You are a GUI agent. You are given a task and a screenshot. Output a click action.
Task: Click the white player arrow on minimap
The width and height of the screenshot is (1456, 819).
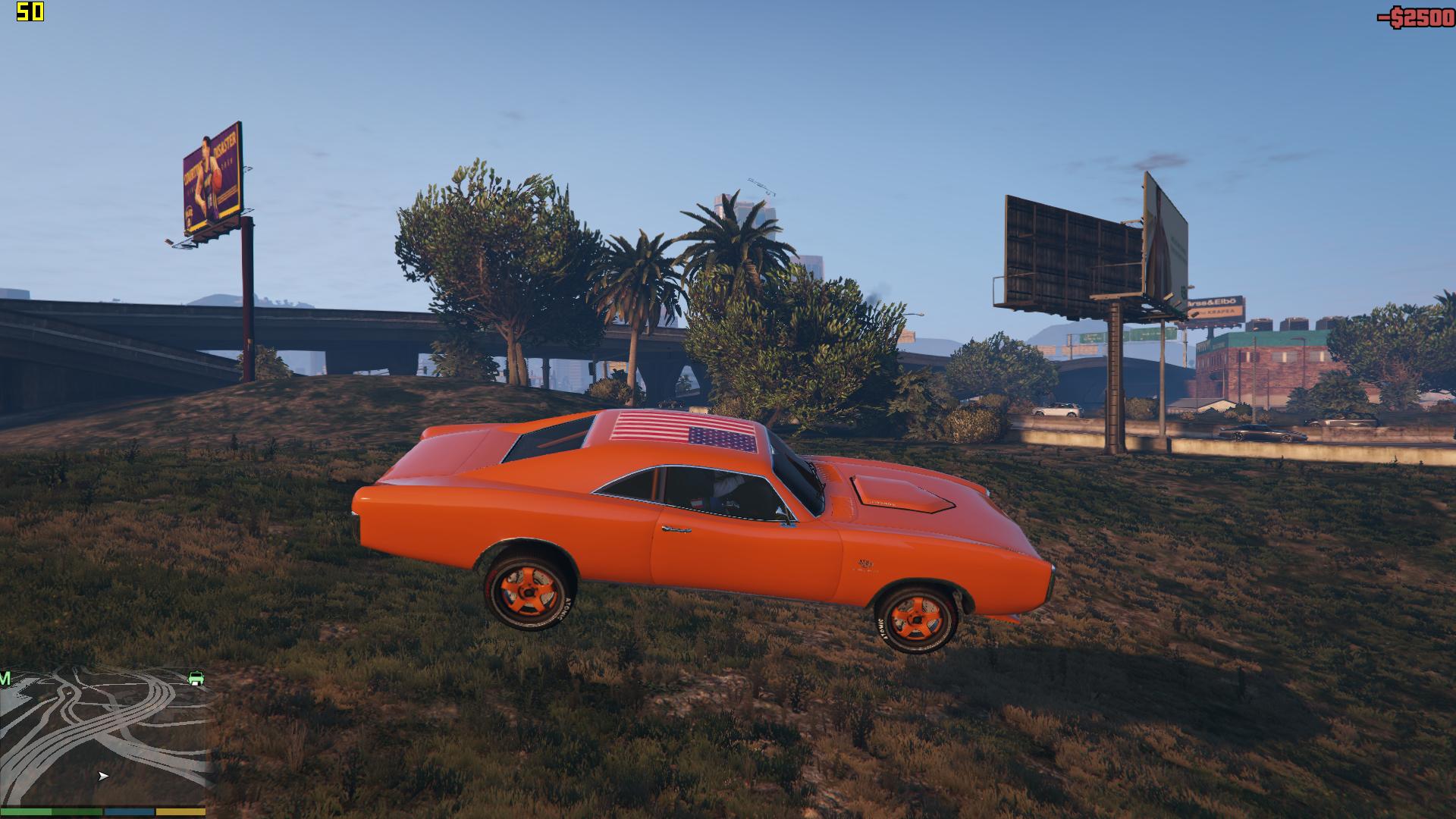point(103,776)
